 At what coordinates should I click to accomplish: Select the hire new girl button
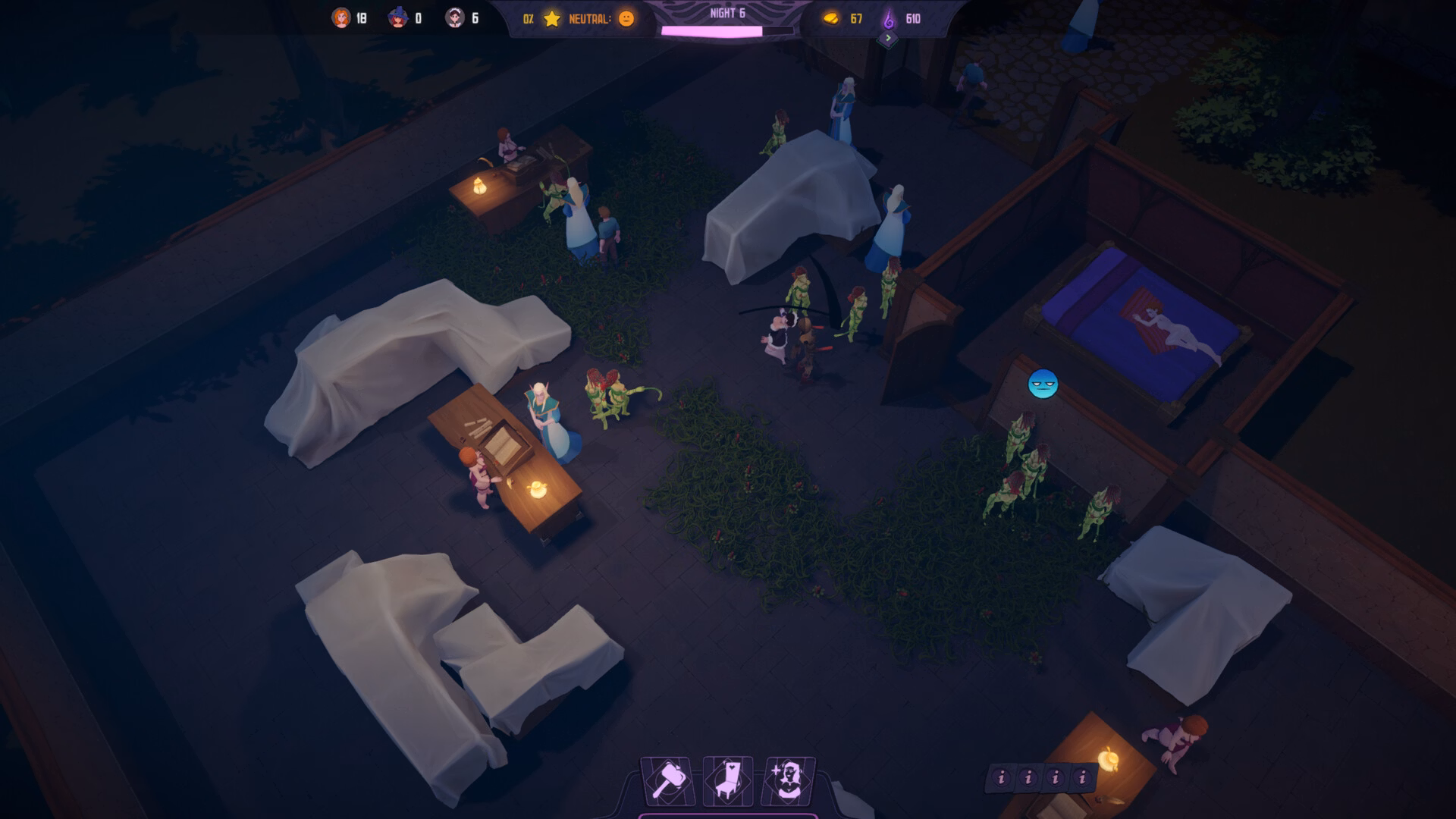click(789, 780)
